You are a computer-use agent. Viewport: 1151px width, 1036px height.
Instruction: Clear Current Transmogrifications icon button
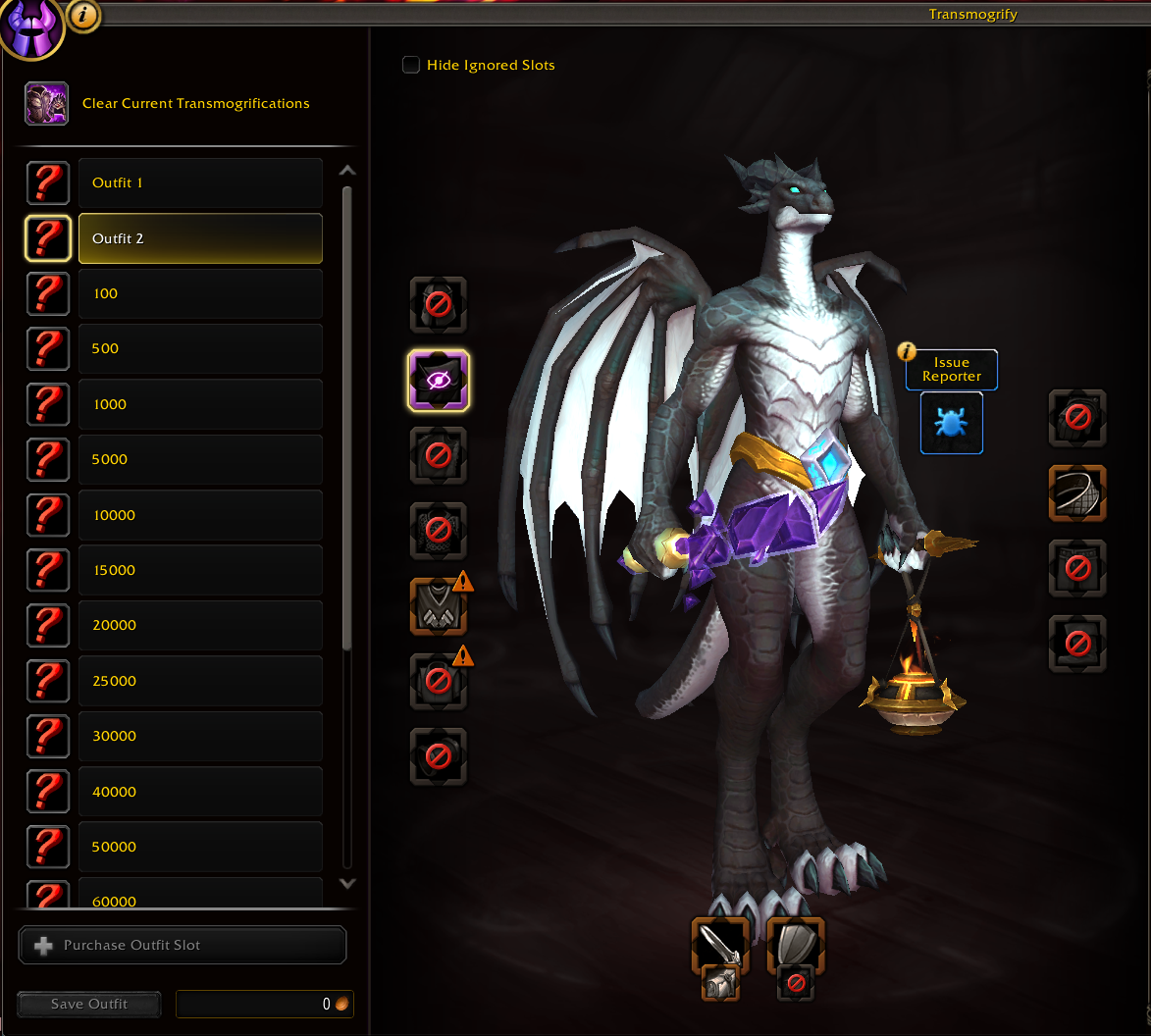click(46, 103)
